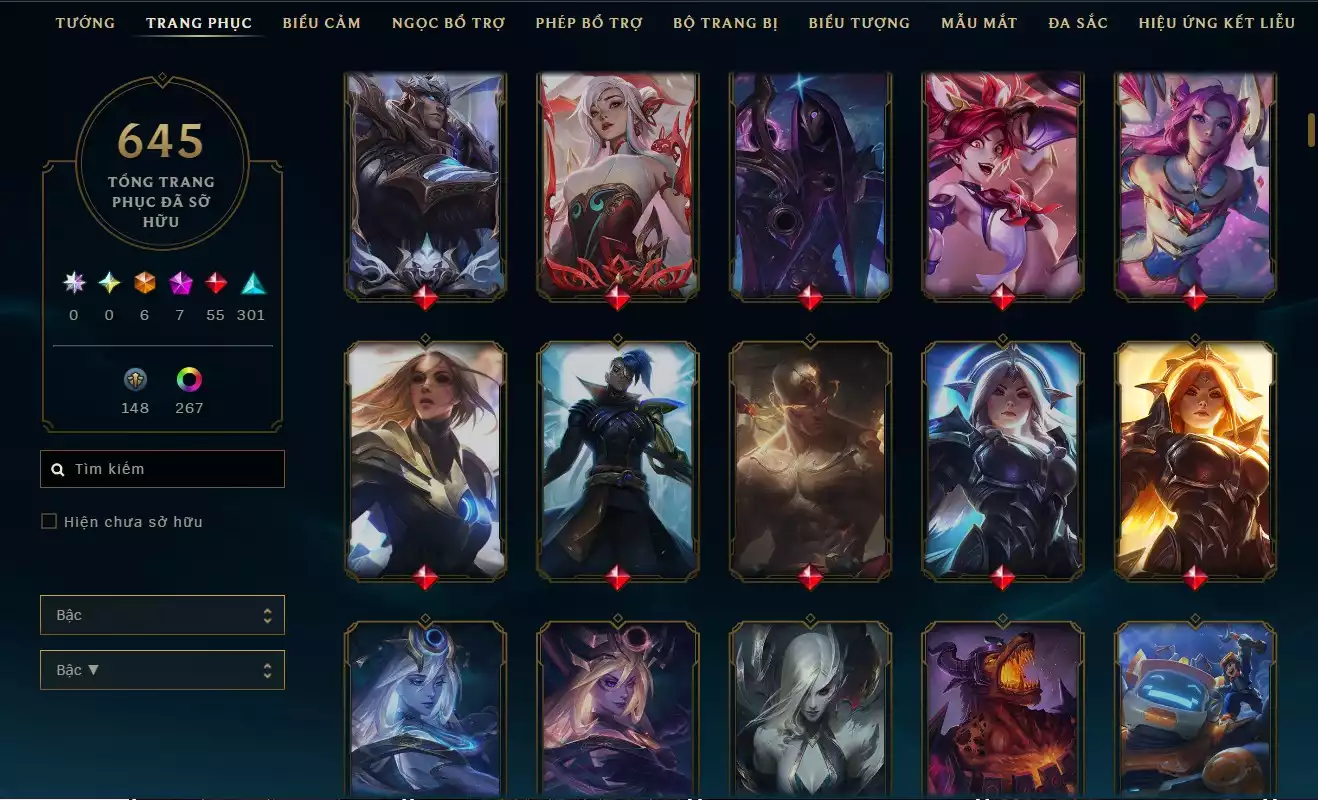Viewport: 1318px width, 800px height.
Task: Select the yellow Mythic star rarity icon
Action: tap(108, 284)
